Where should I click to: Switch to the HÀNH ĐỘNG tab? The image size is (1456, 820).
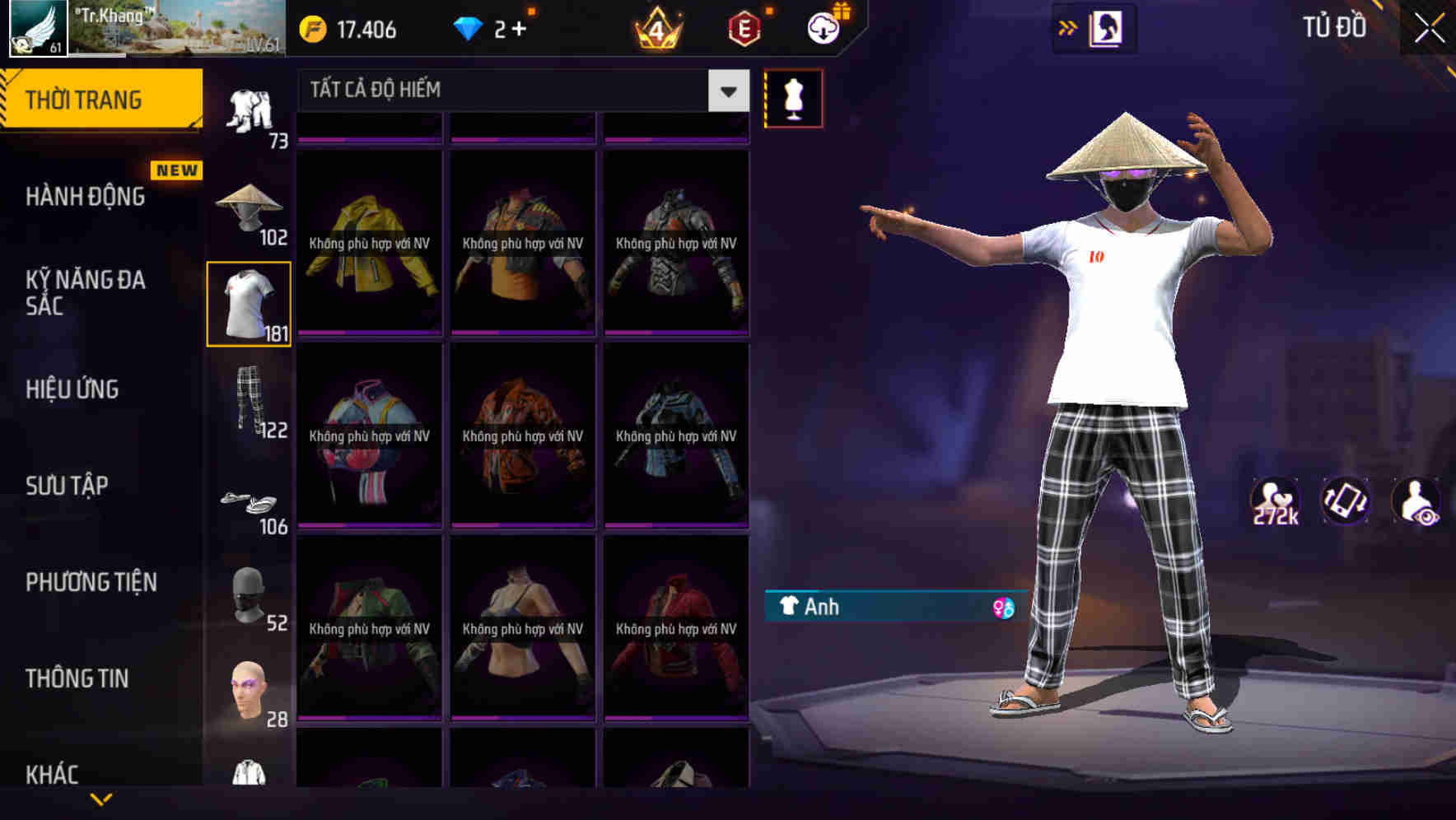click(85, 196)
